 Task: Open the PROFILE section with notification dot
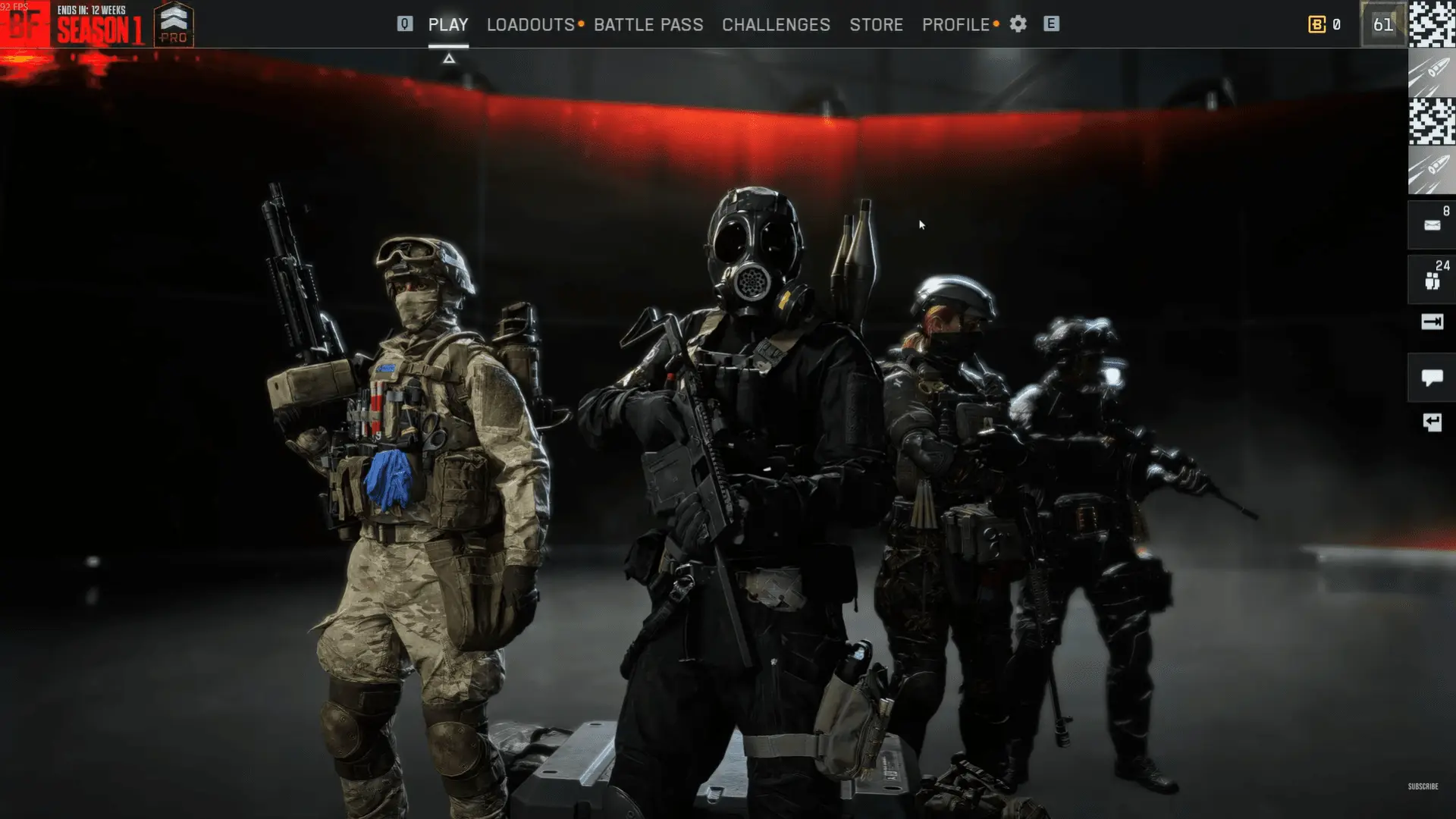(x=957, y=25)
